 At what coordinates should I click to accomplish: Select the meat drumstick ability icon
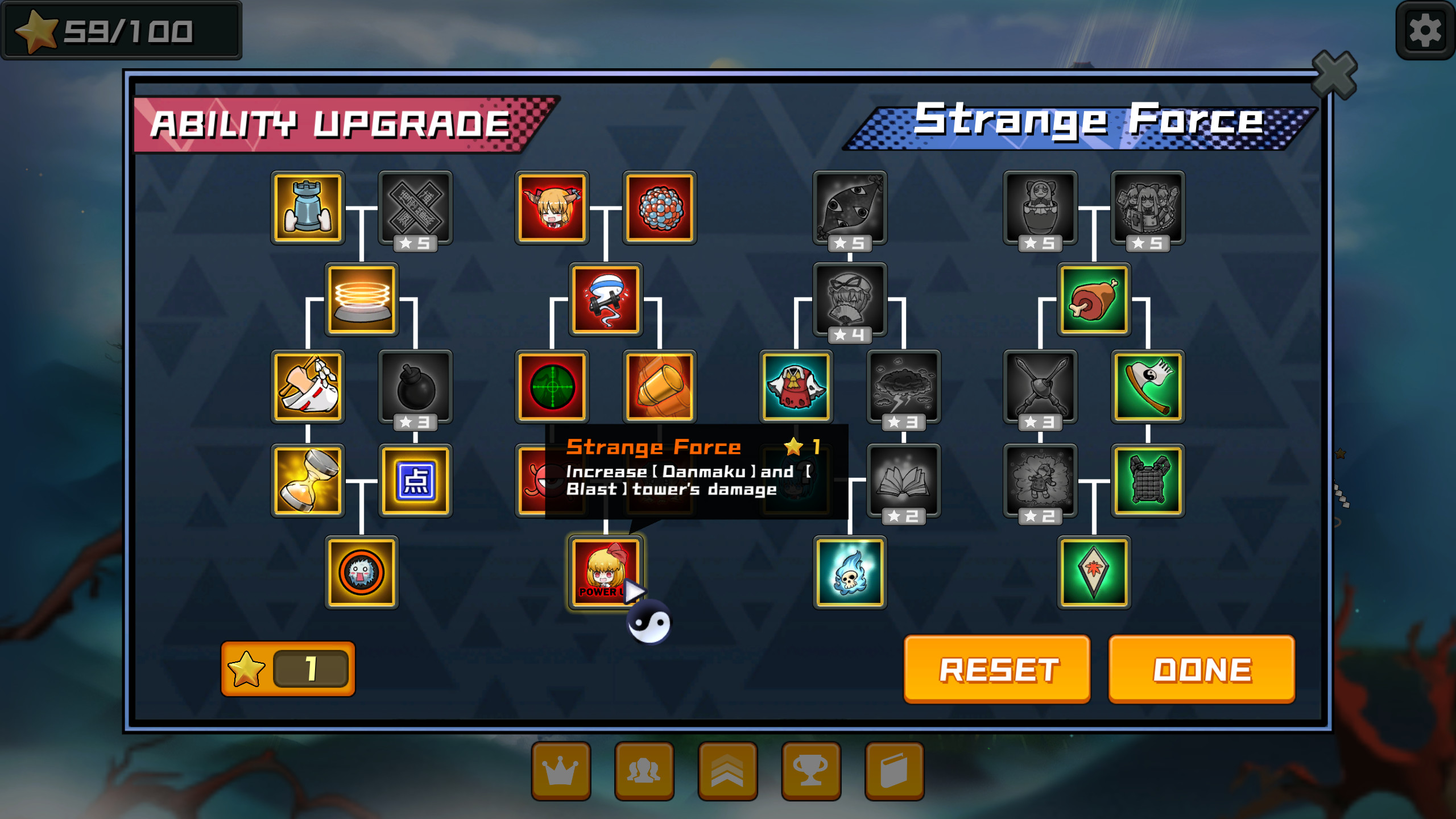[x=1093, y=300]
